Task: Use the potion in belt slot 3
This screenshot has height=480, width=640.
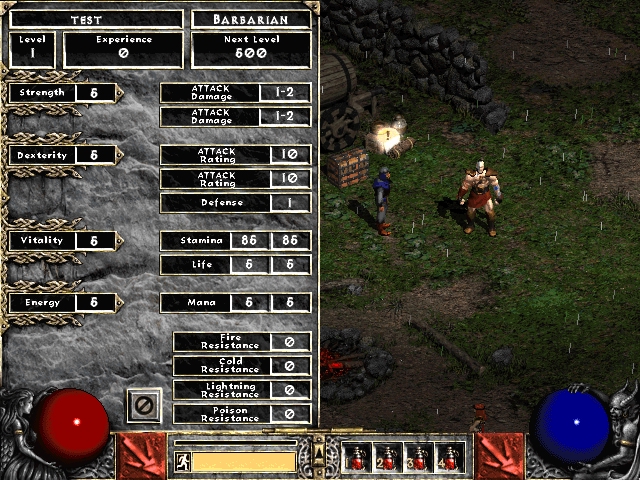Action: (x=419, y=458)
